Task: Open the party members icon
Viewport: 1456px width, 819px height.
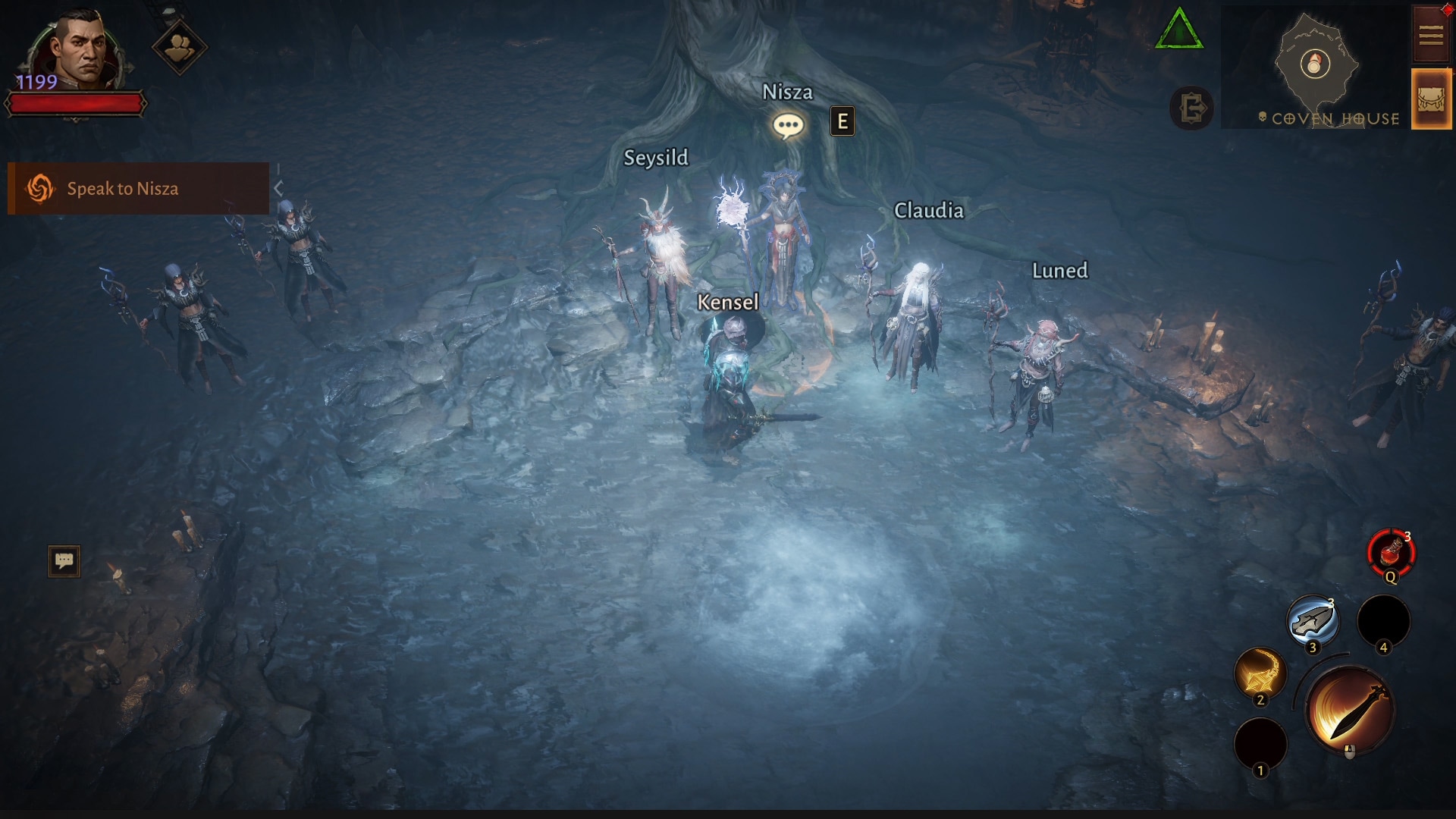Action: coord(180,47)
